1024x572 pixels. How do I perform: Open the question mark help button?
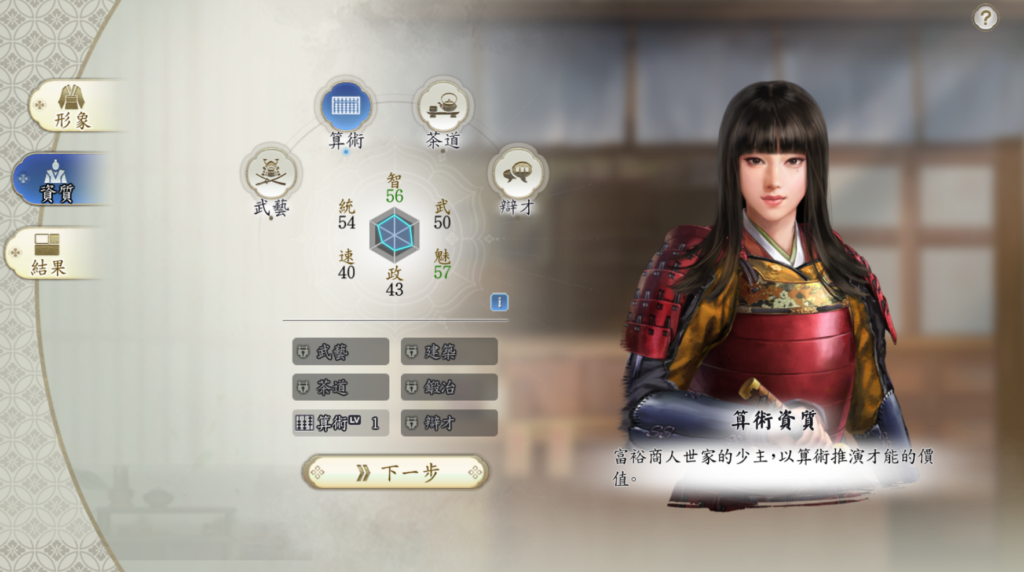[x=986, y=18]
